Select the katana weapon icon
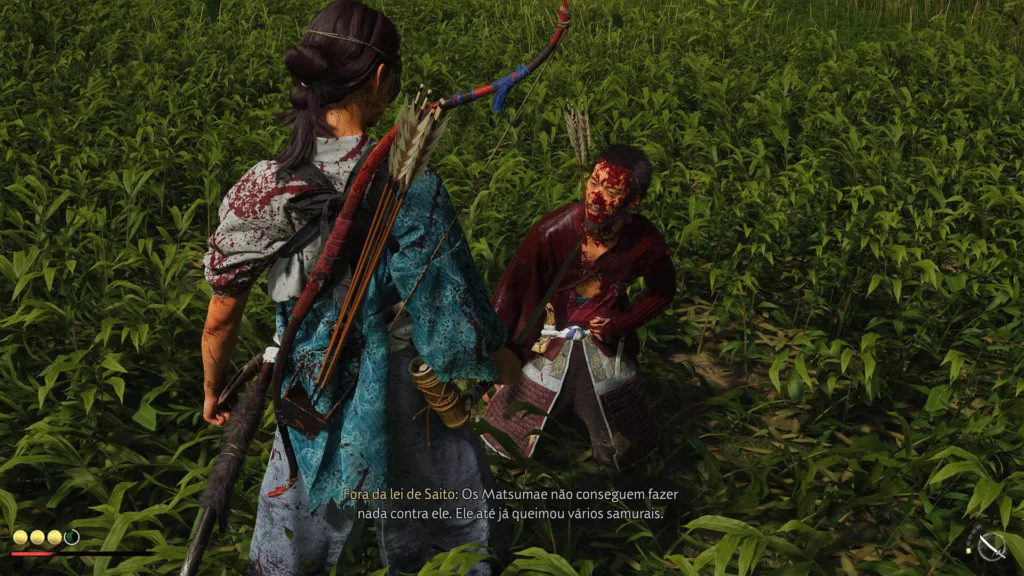1024x576 pixels. coord(991,546)
